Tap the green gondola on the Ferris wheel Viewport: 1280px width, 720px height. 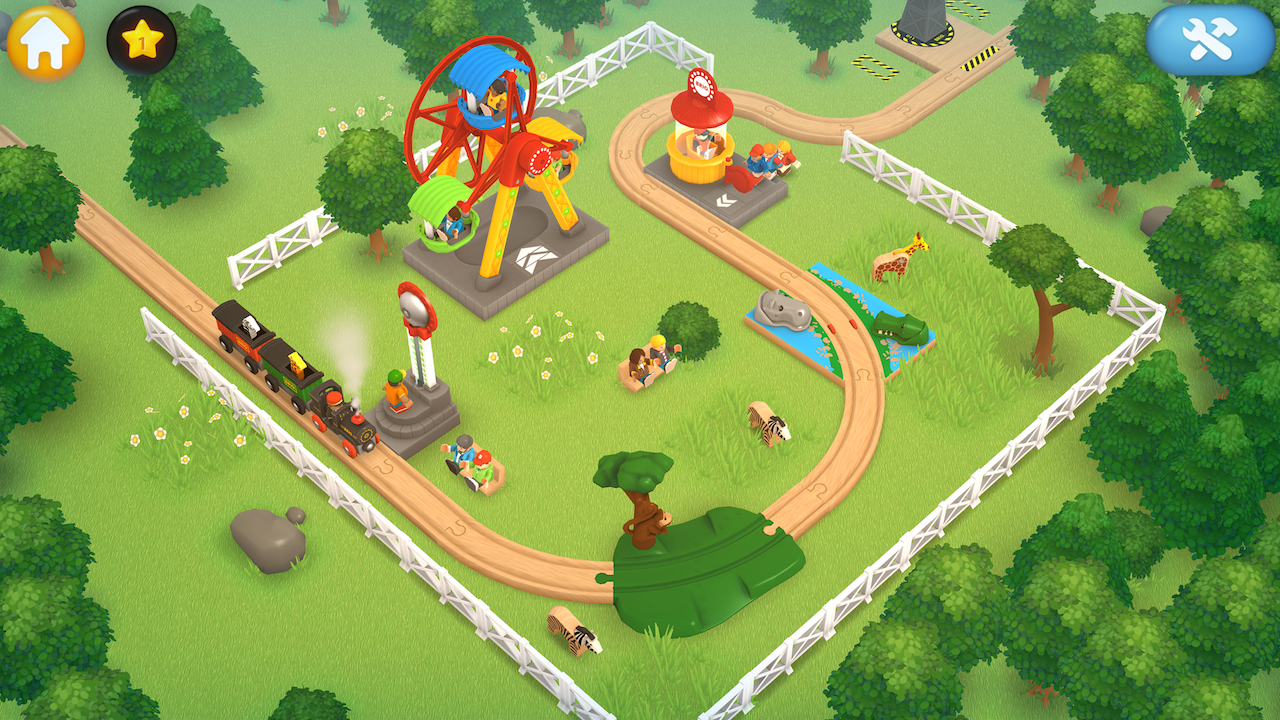coord(444,212)
